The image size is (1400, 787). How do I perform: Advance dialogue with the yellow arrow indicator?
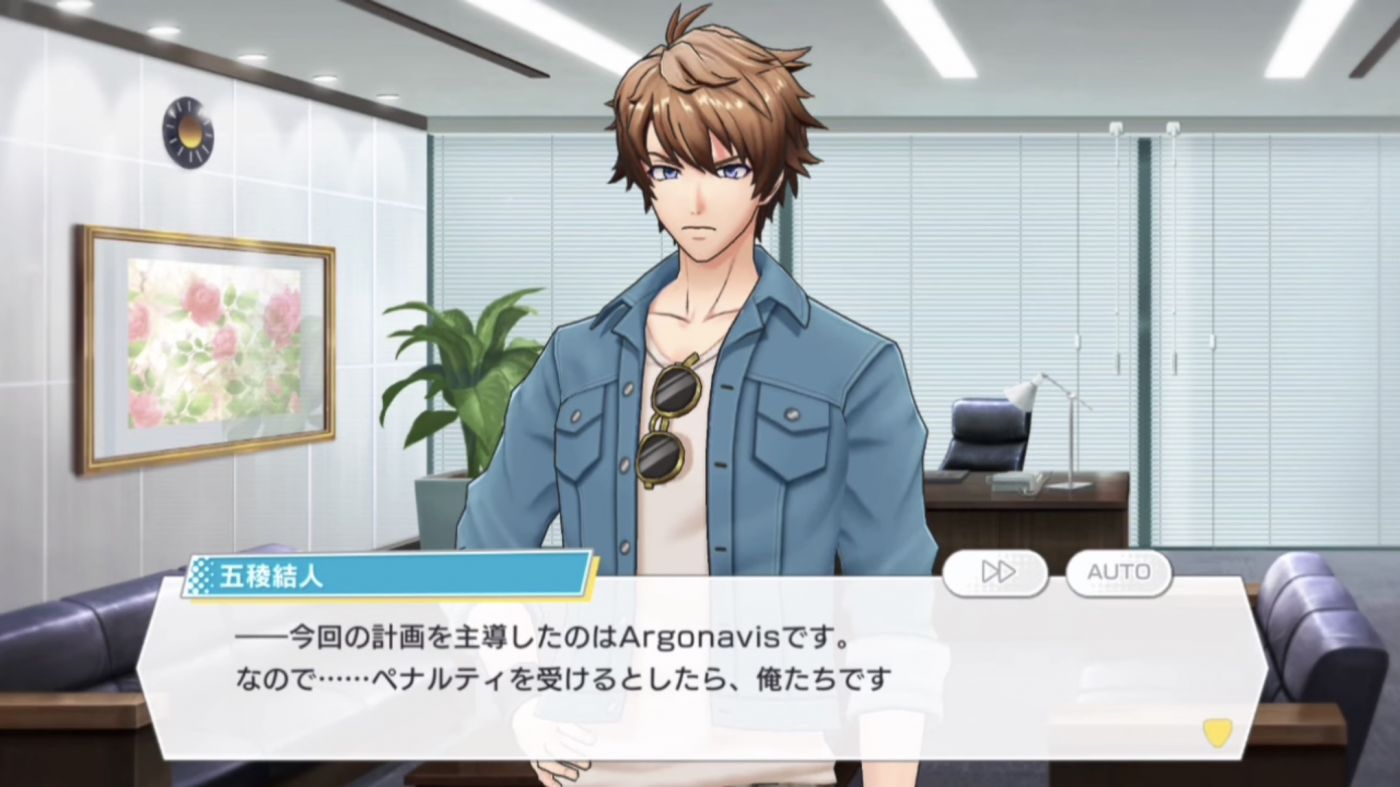point(1217,733)
